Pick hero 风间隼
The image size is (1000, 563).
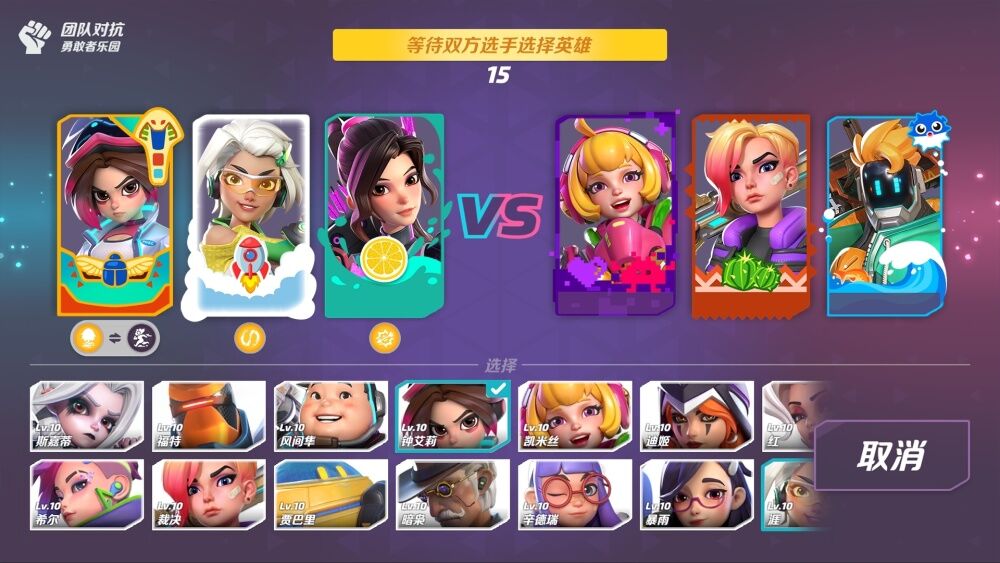click(331, 416)
